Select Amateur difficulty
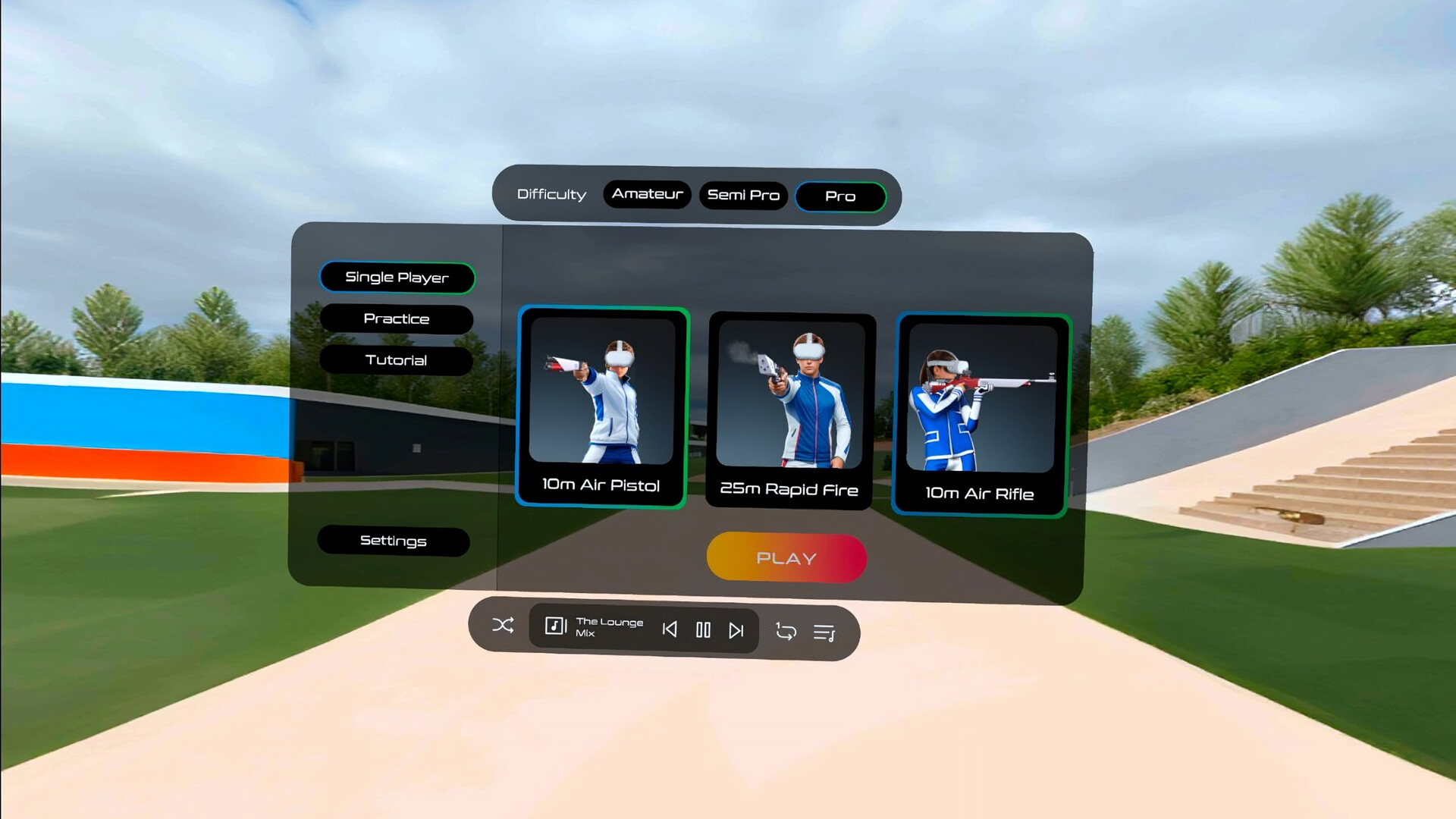 (647, 193)
